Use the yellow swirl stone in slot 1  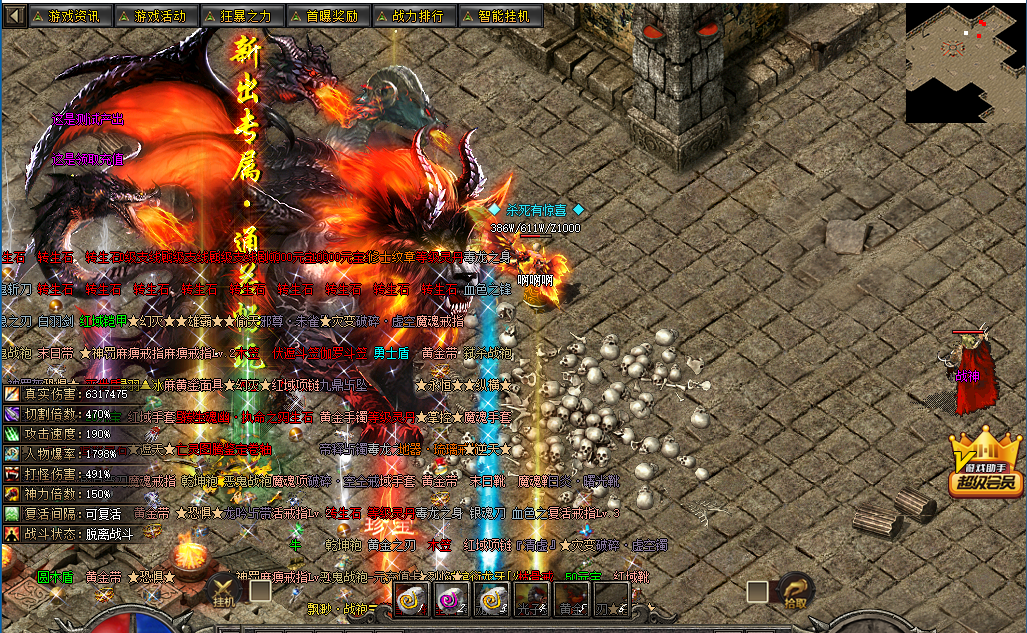pos(411,599)
